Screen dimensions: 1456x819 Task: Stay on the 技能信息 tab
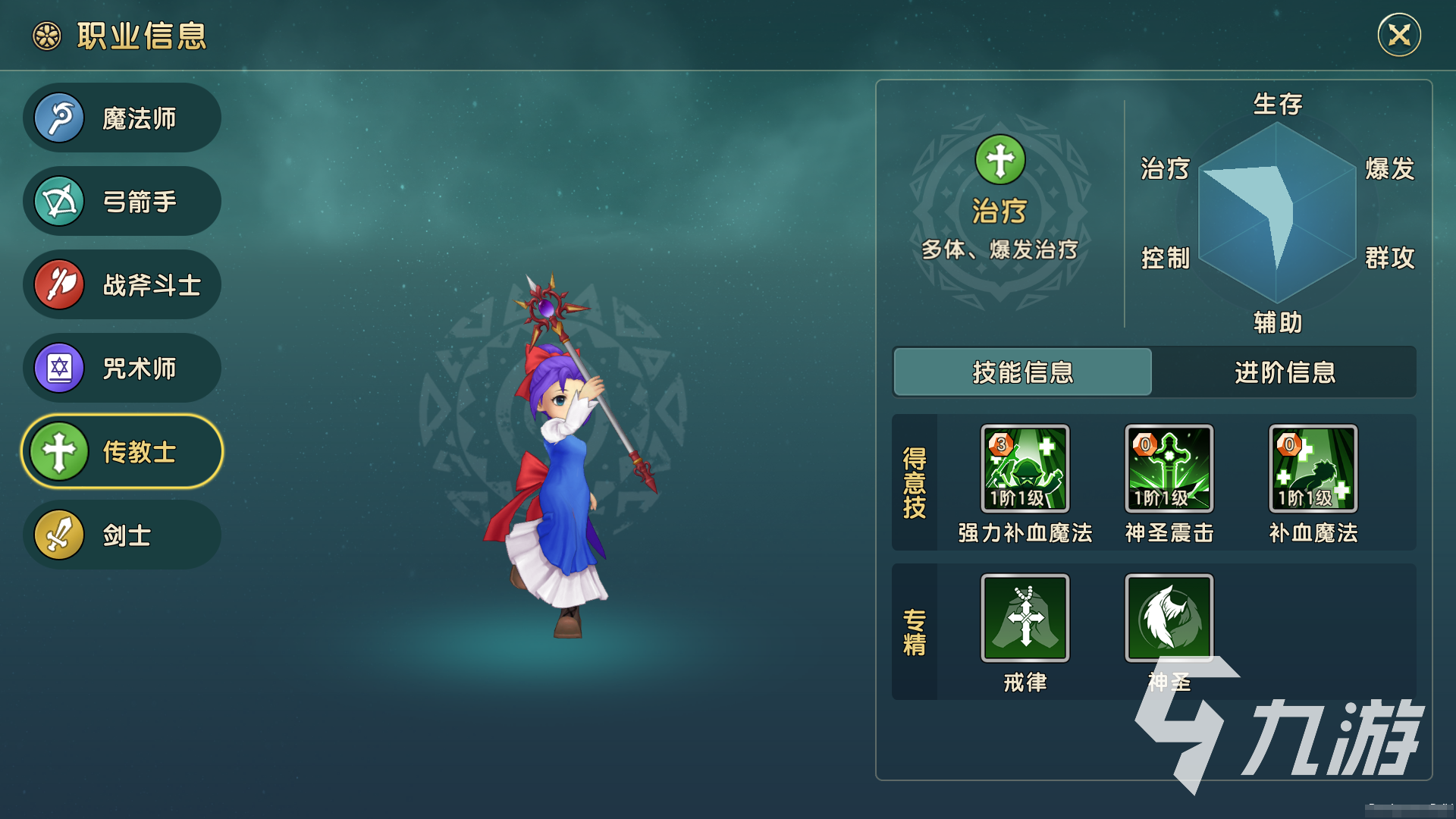pyautogui.click(x=1022, y=373)
